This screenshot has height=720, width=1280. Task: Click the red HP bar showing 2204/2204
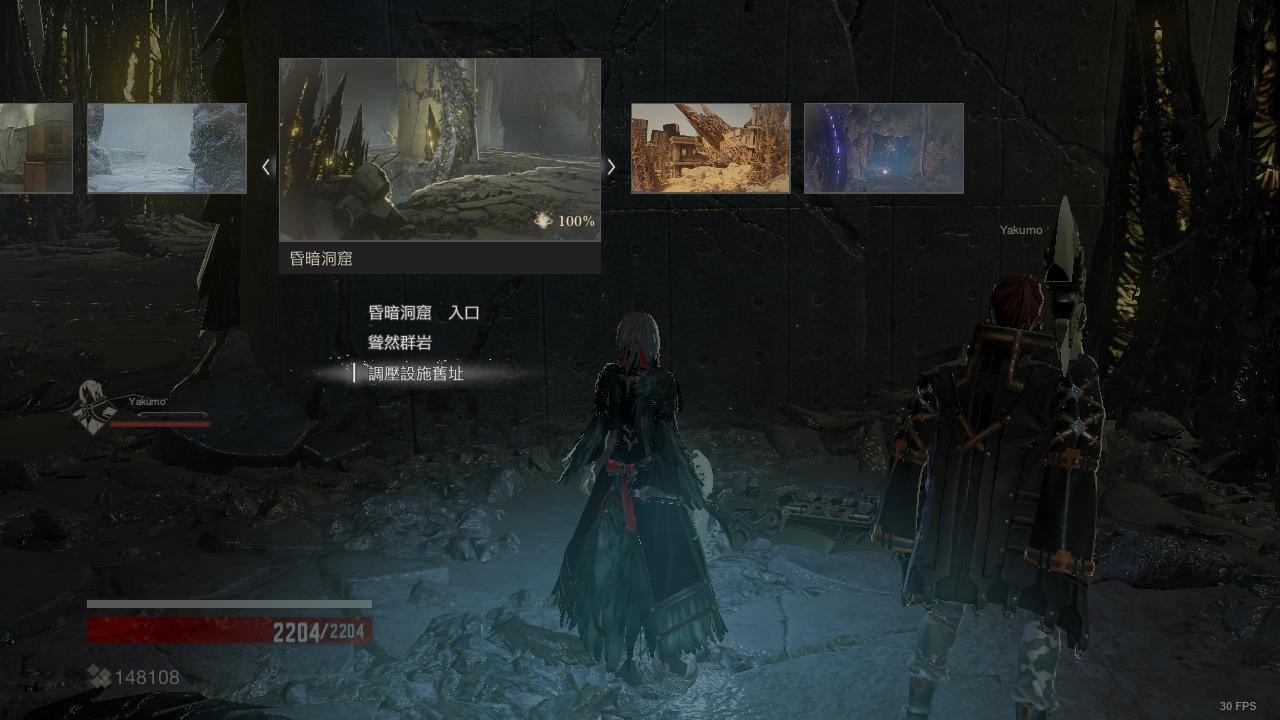coord(228,628)
